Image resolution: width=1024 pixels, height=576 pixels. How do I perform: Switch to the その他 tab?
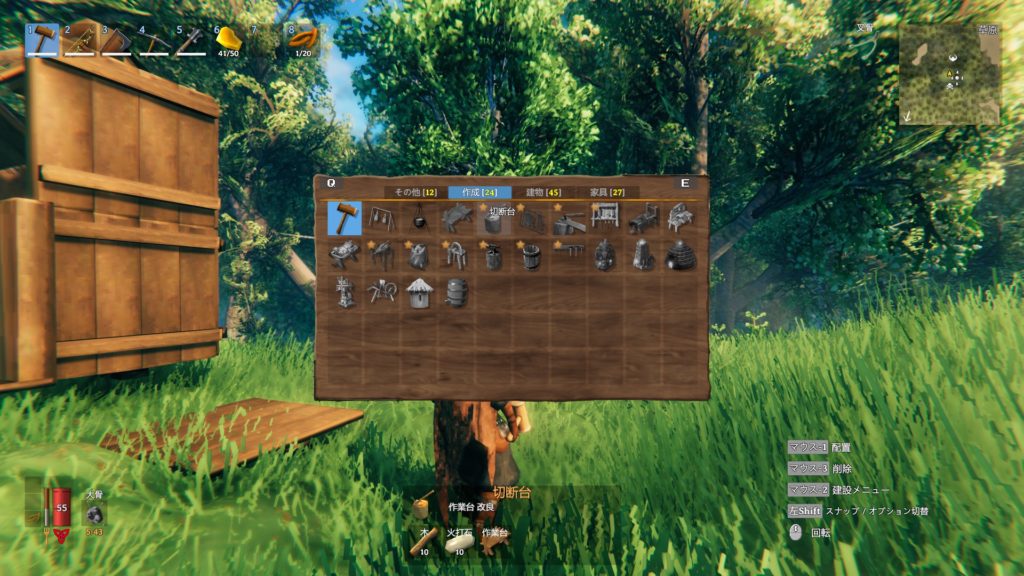pos(415,192)
